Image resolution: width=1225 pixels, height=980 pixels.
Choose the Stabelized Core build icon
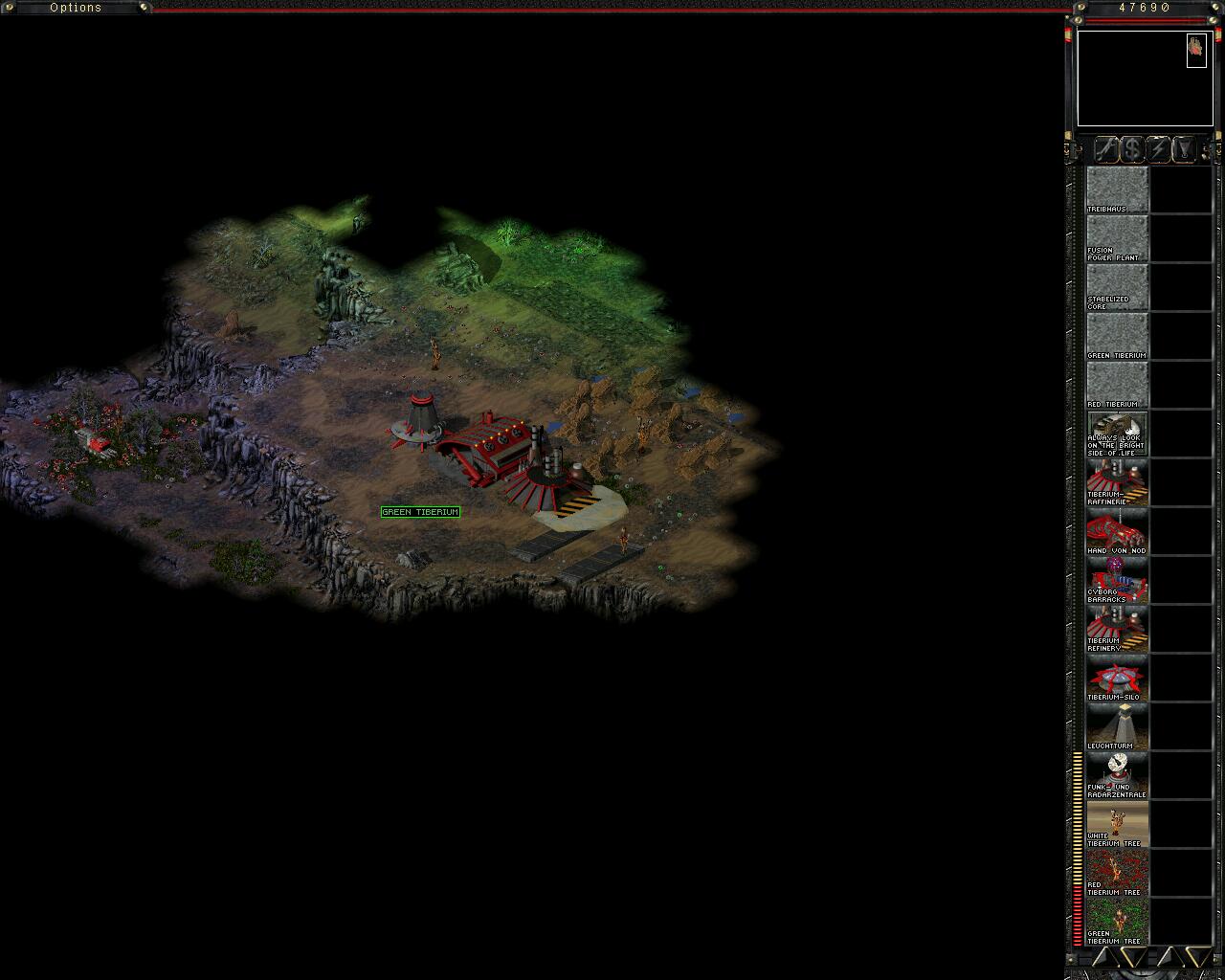pyautogui.click(x=1117, y=287)
